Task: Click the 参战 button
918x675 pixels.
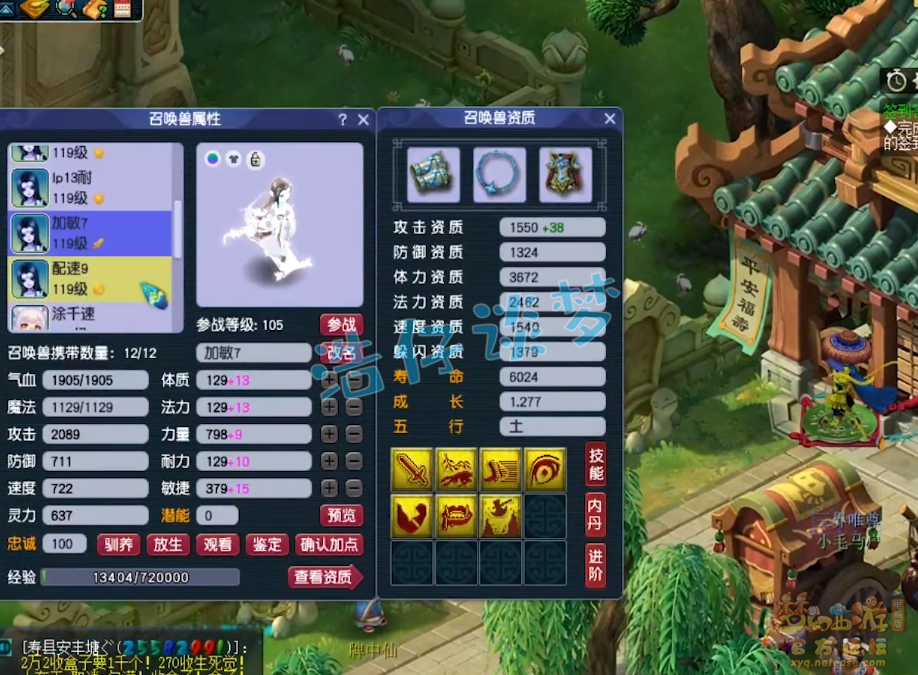Action: pyautogui.click(x=341, y=325)
